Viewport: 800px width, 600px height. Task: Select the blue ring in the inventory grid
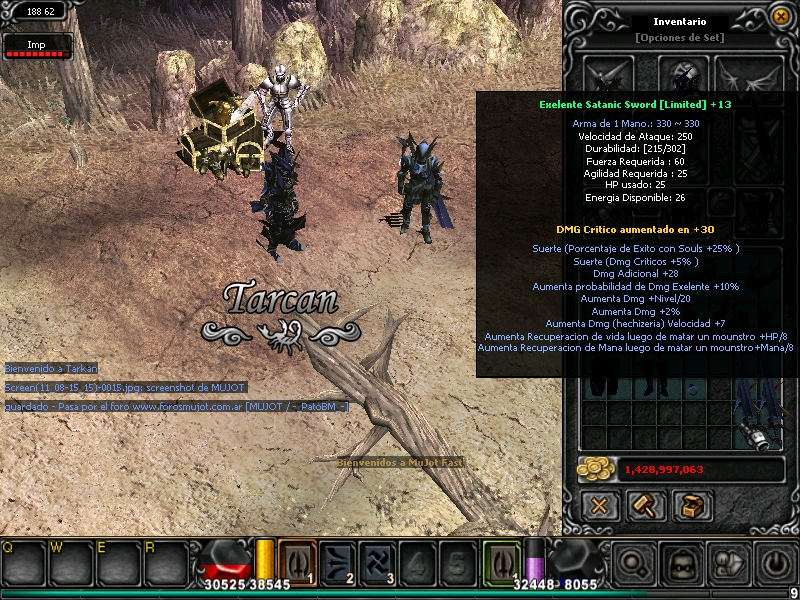[x=692, y=389]
